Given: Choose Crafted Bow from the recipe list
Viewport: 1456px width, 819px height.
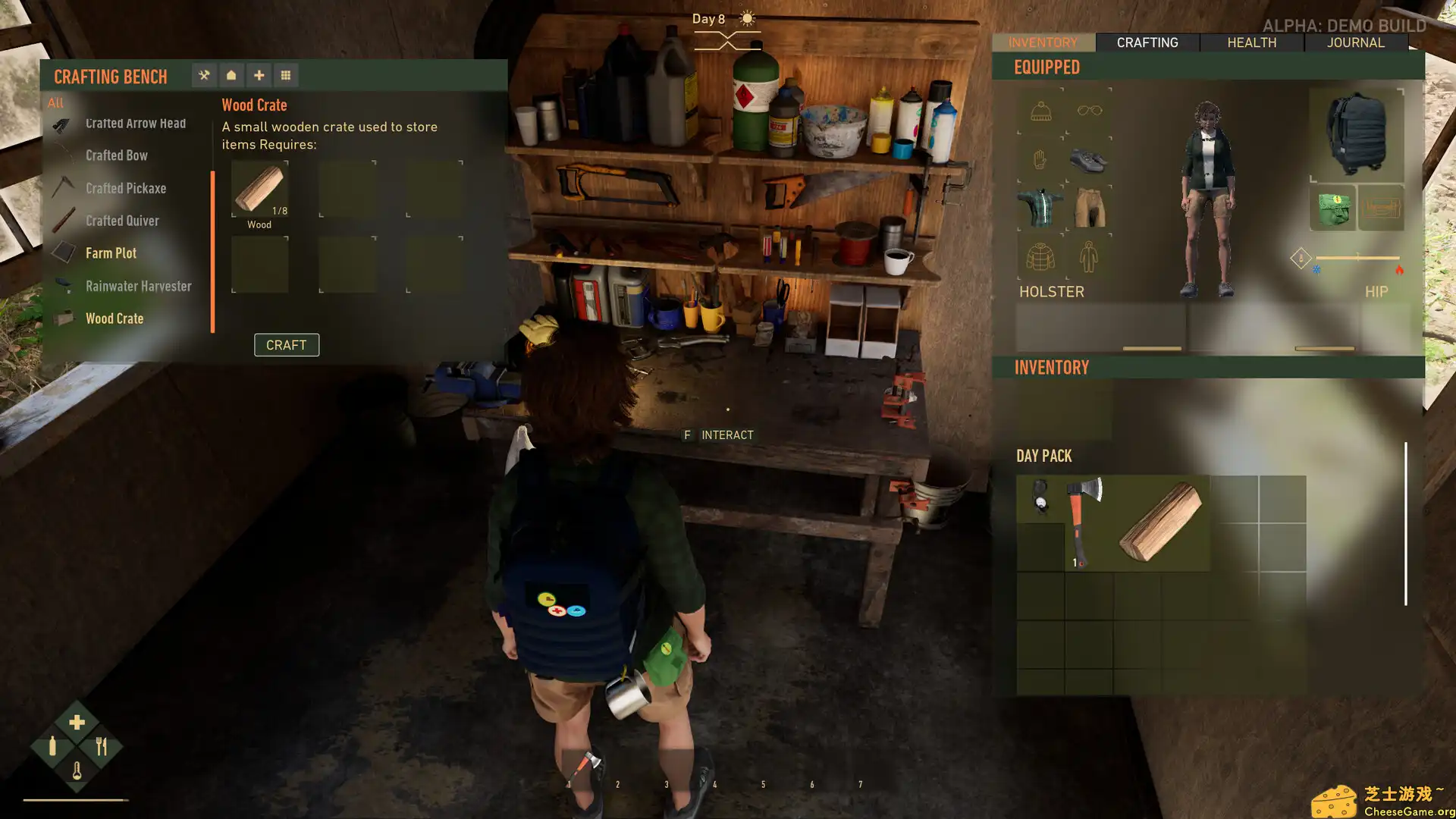Looking at the screenshot, I should 117,155.
